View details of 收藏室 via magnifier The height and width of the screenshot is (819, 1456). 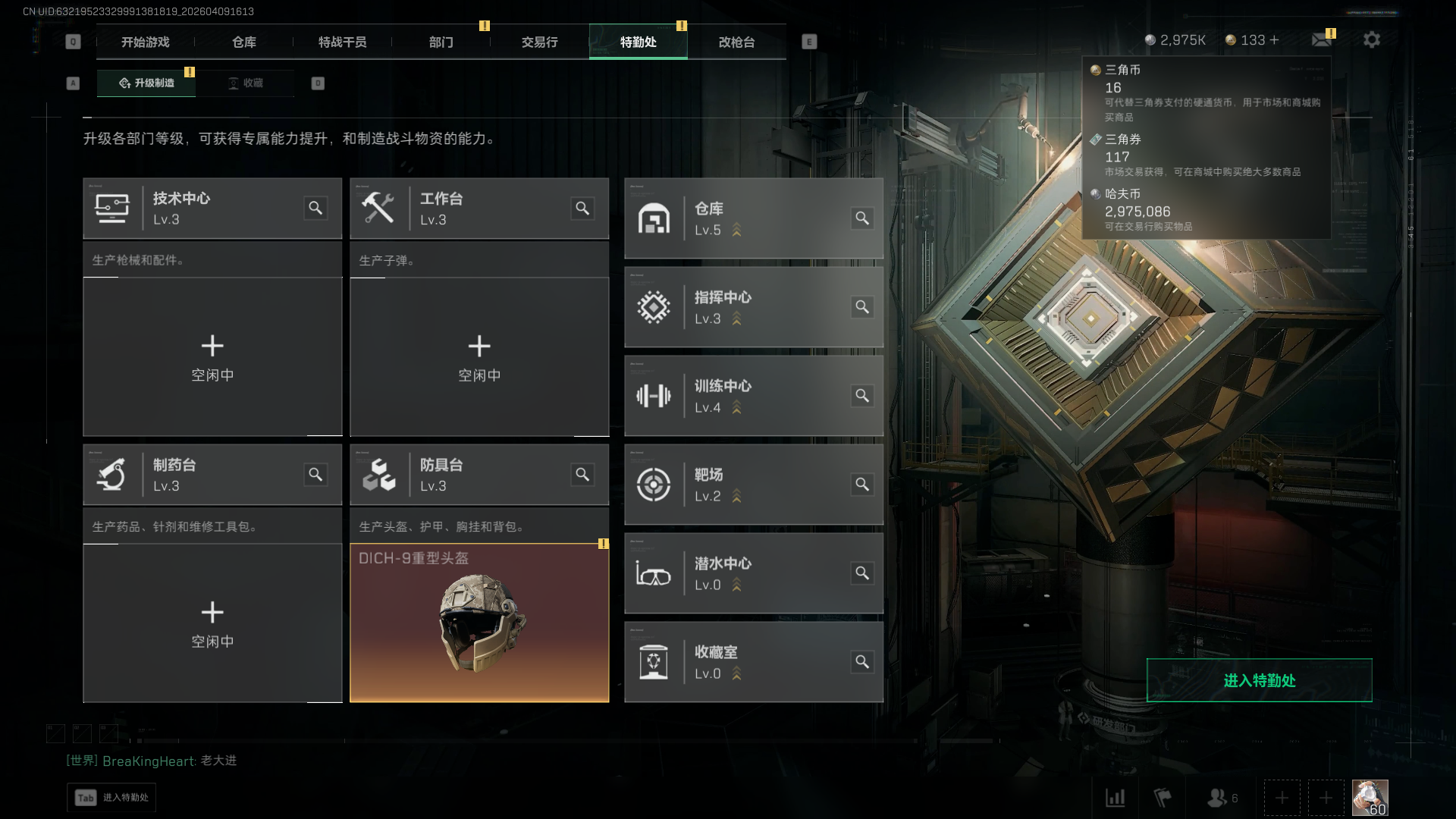862,662
